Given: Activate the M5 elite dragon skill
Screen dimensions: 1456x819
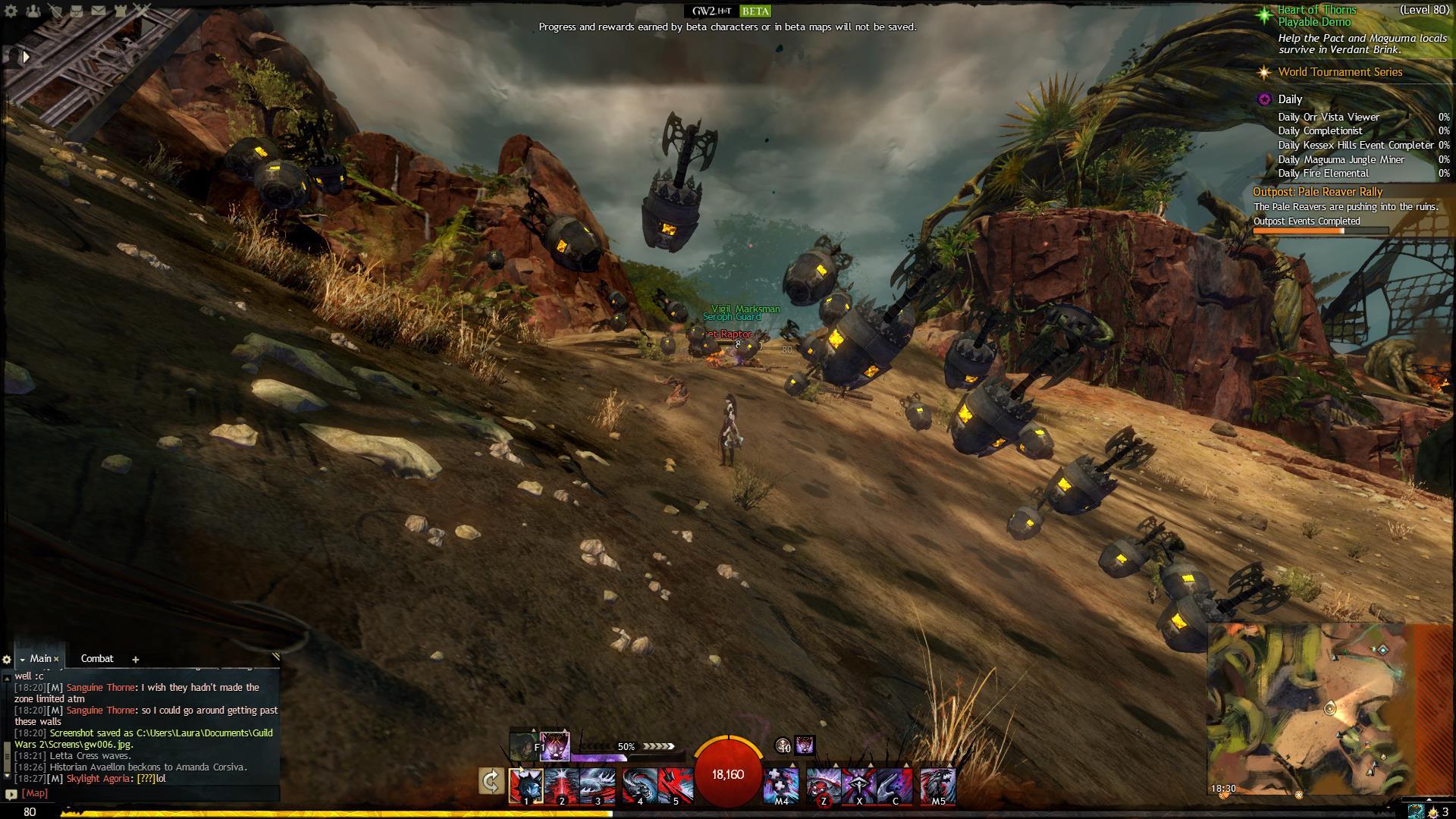Looking at the screenshot, I should tap(938, 785).
